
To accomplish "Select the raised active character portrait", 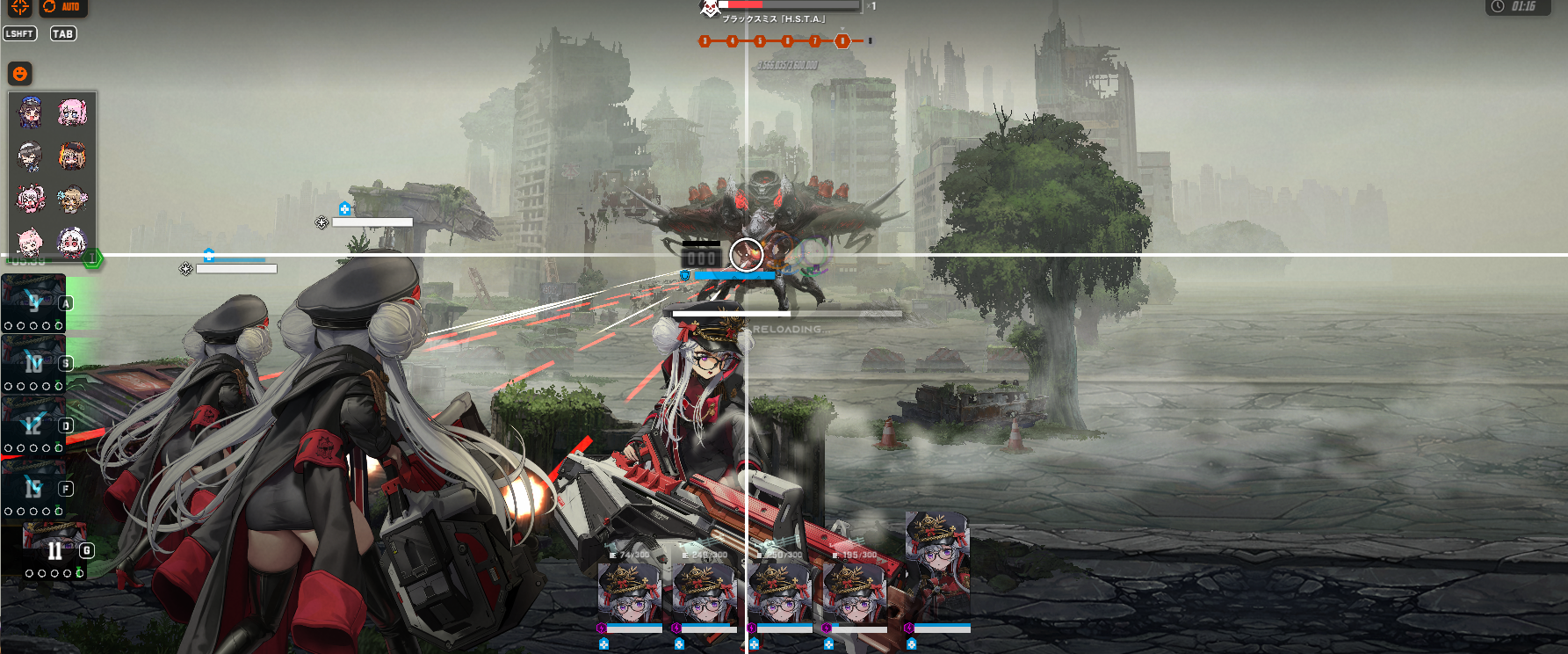I will 937,565.
